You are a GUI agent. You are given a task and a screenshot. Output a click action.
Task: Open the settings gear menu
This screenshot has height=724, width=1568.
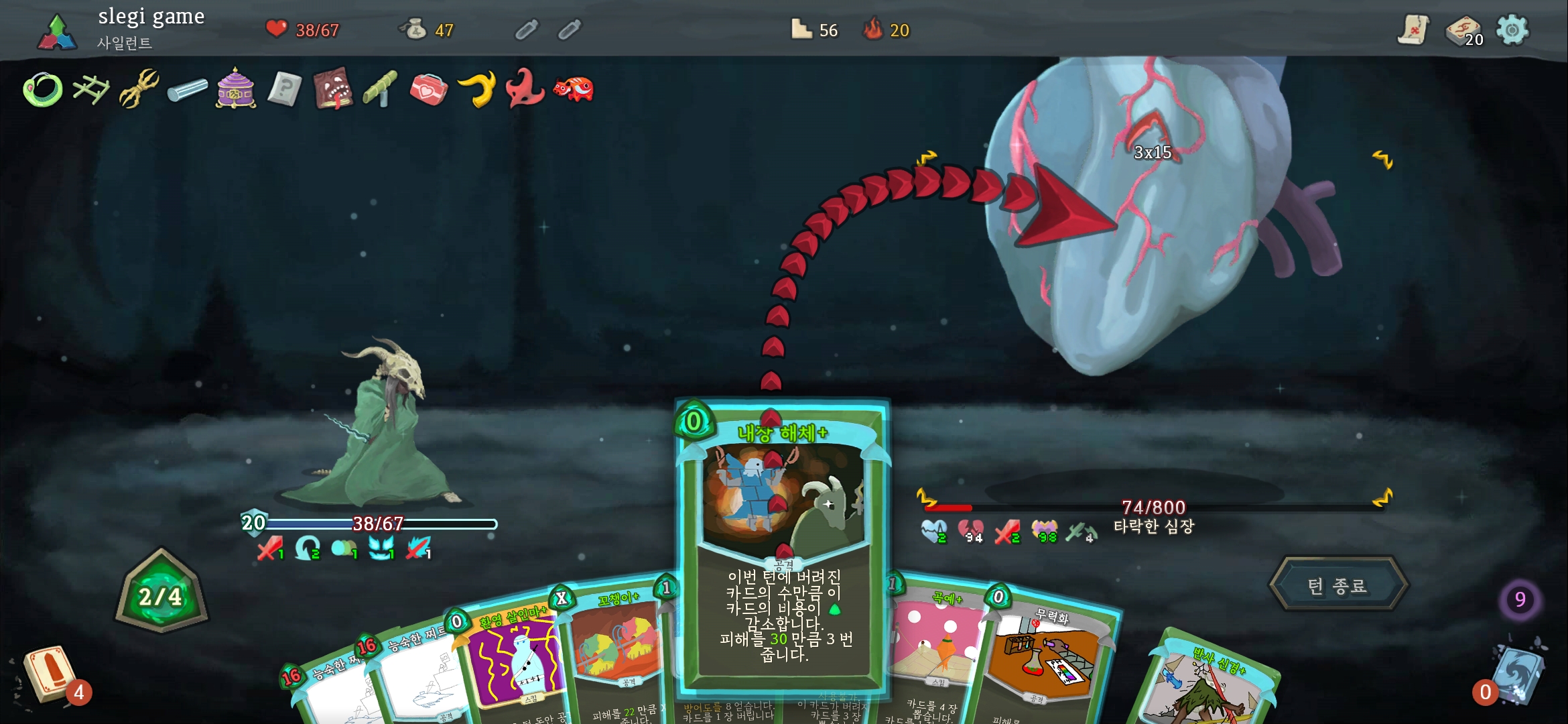click(1512, 30)
